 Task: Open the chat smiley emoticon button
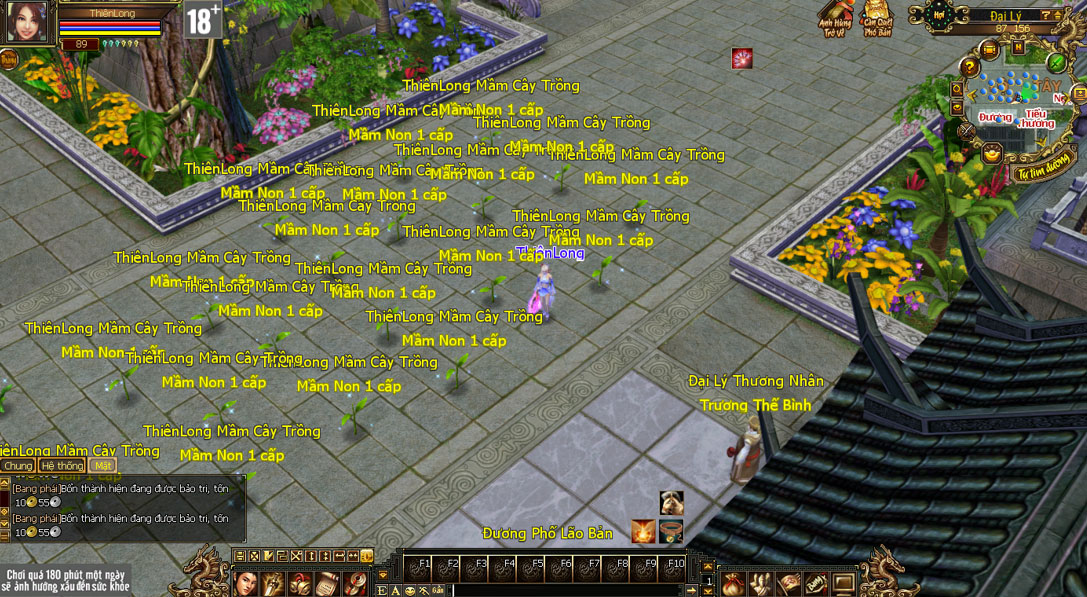tap(410, 591)
